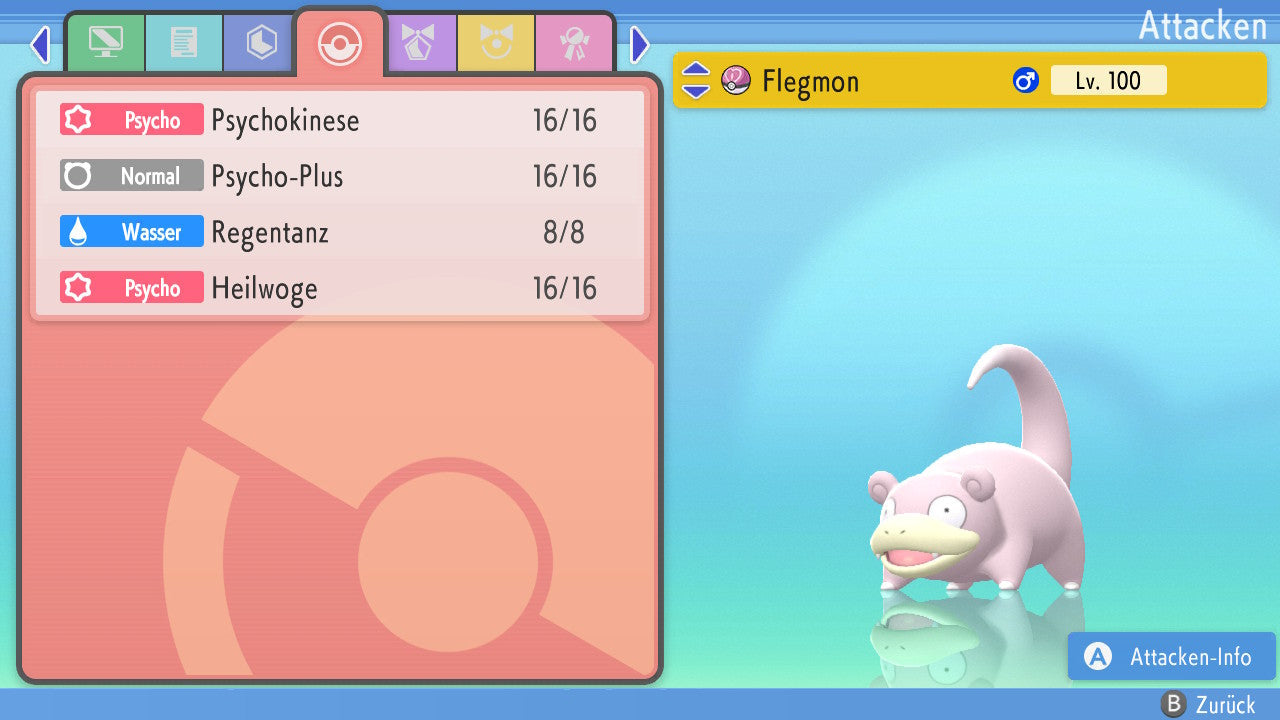Viewport: 1280px width, 720px height.
Task: Show the blue hexagon stats tab
Action: tap(261, 43)
